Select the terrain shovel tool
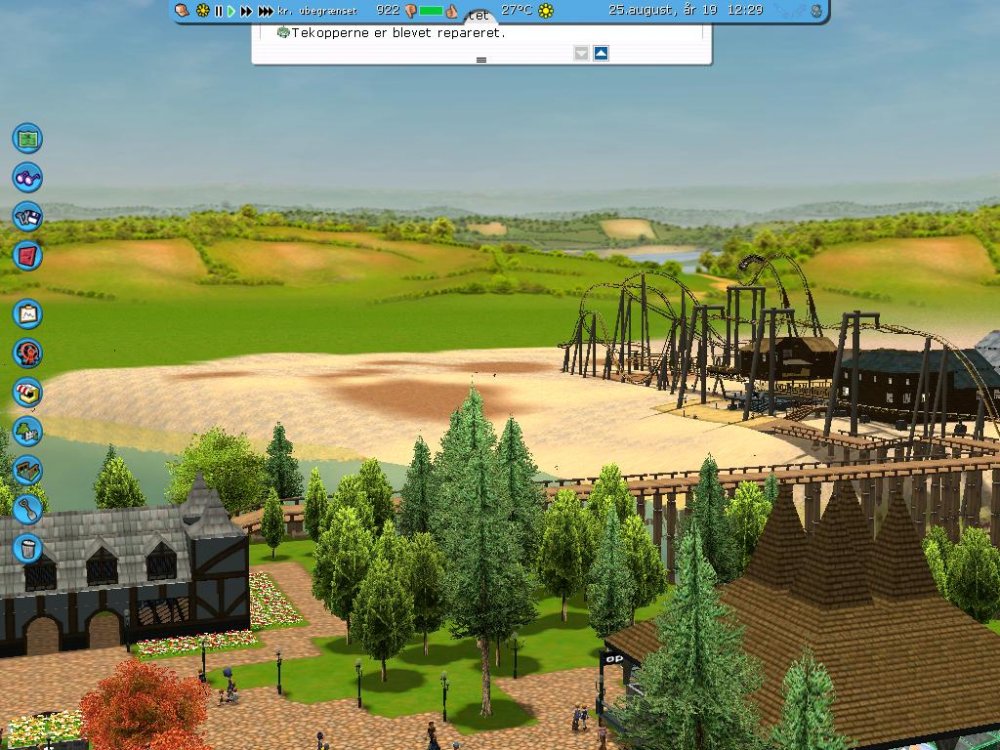1000x750 pixels. (27, 509)
